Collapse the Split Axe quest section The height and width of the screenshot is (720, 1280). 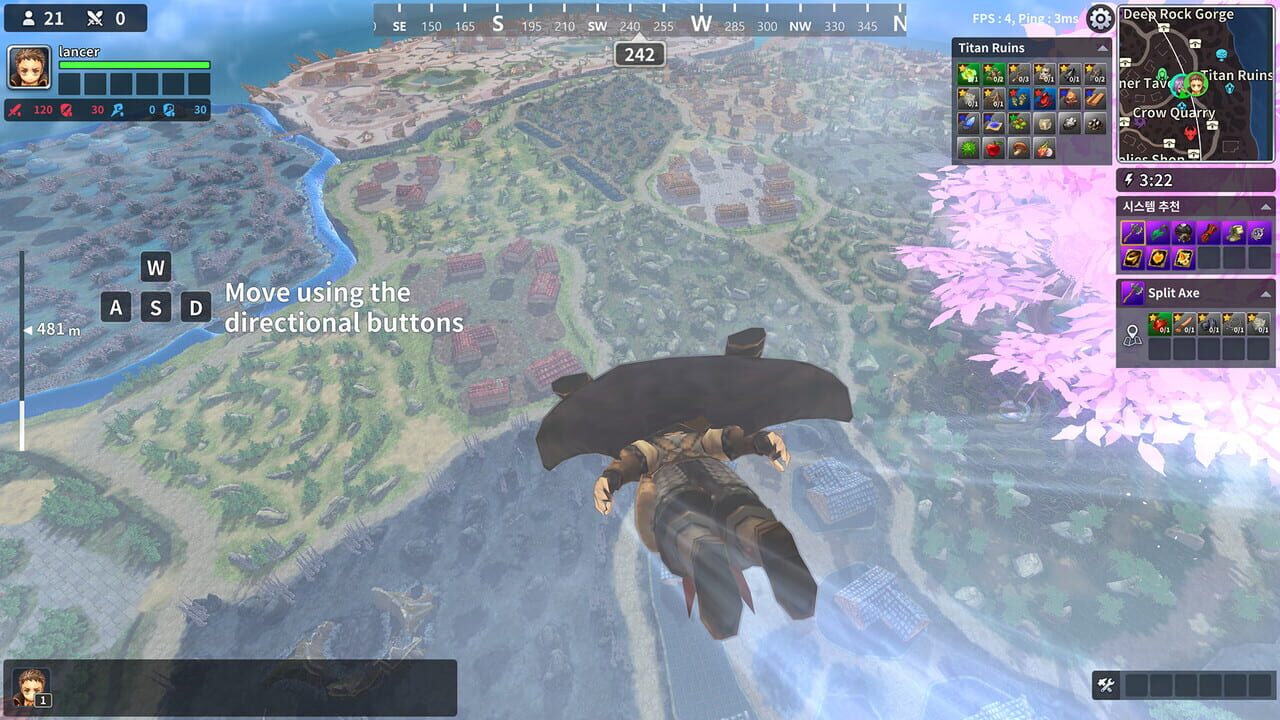[1265, 292]
